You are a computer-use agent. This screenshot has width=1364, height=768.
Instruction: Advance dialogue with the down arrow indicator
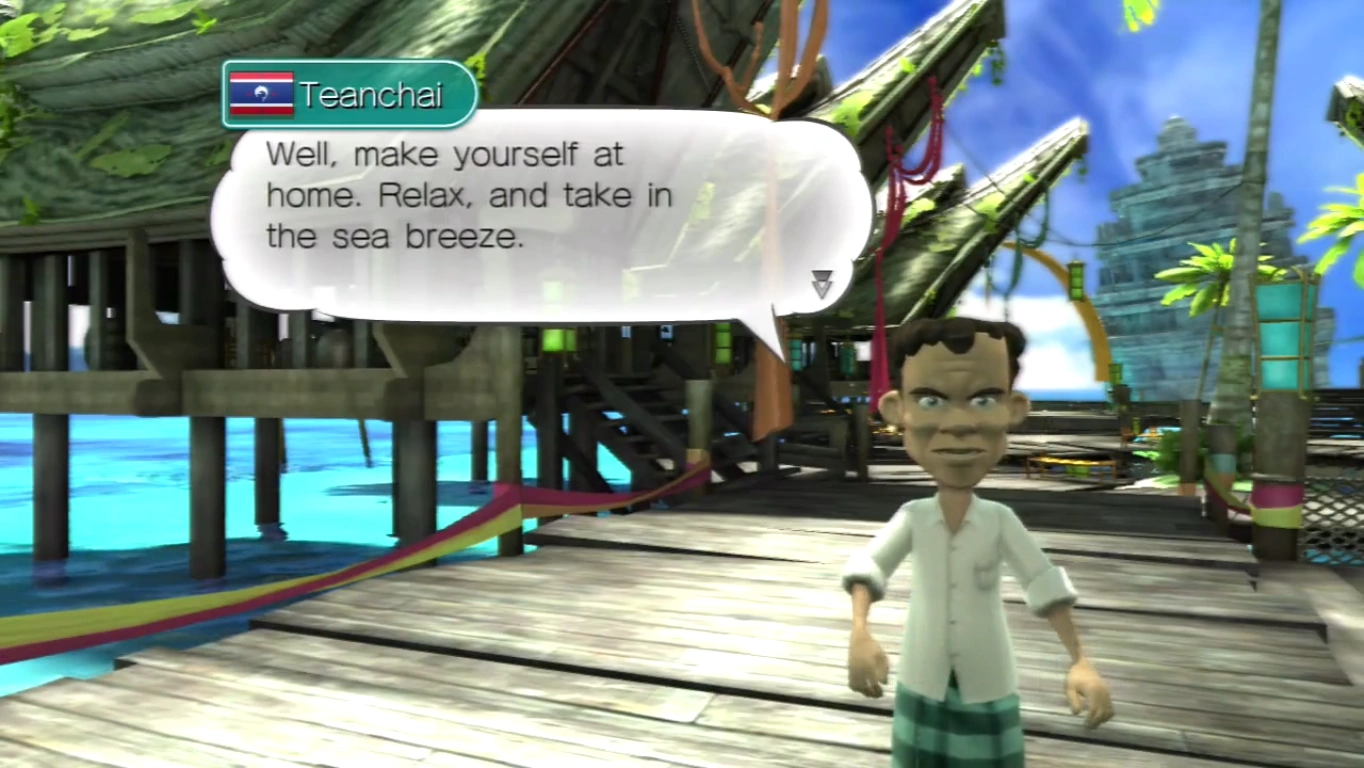coord(821,284)
